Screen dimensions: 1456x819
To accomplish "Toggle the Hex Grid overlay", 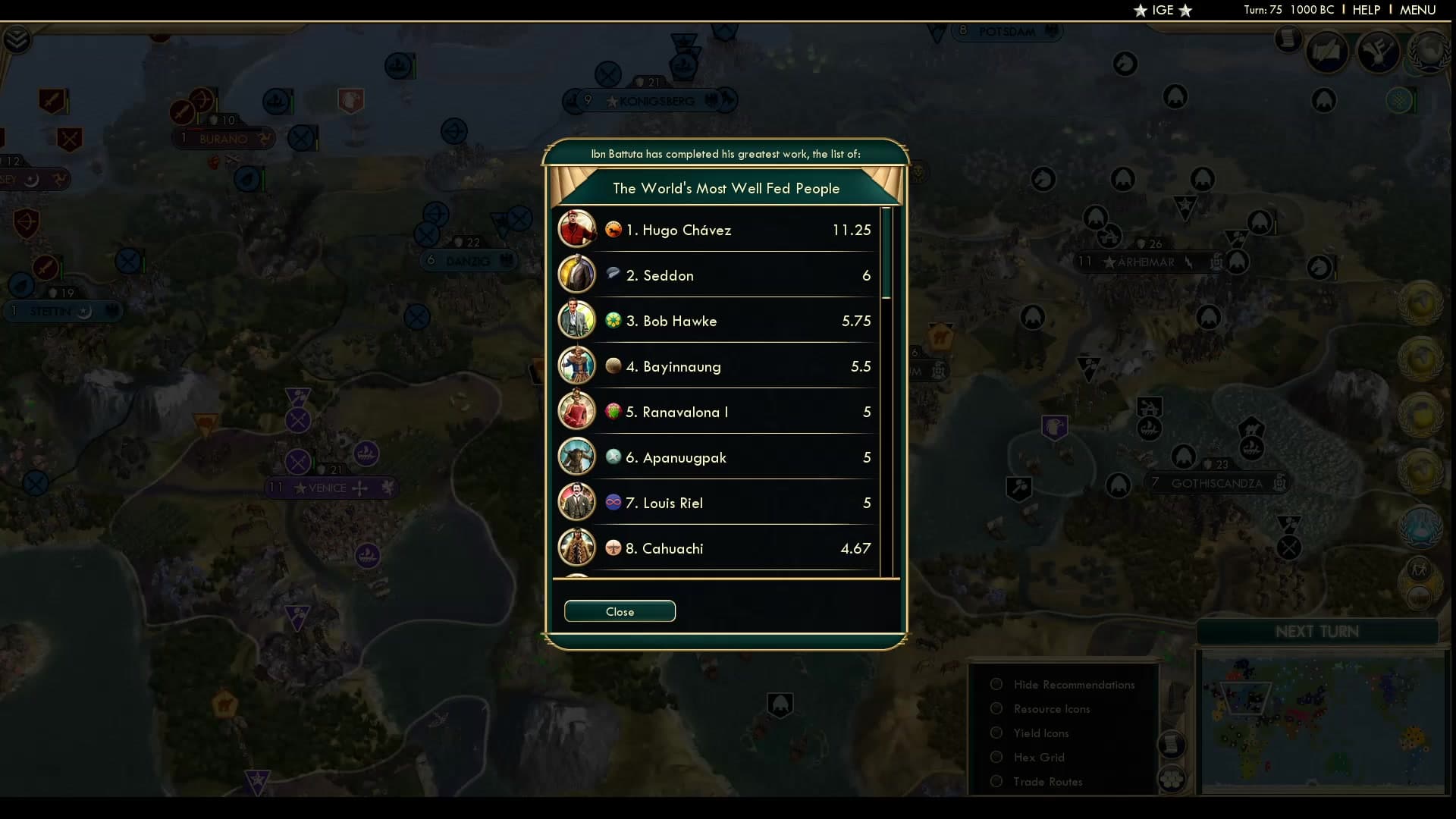I will (x=996, y=757).
